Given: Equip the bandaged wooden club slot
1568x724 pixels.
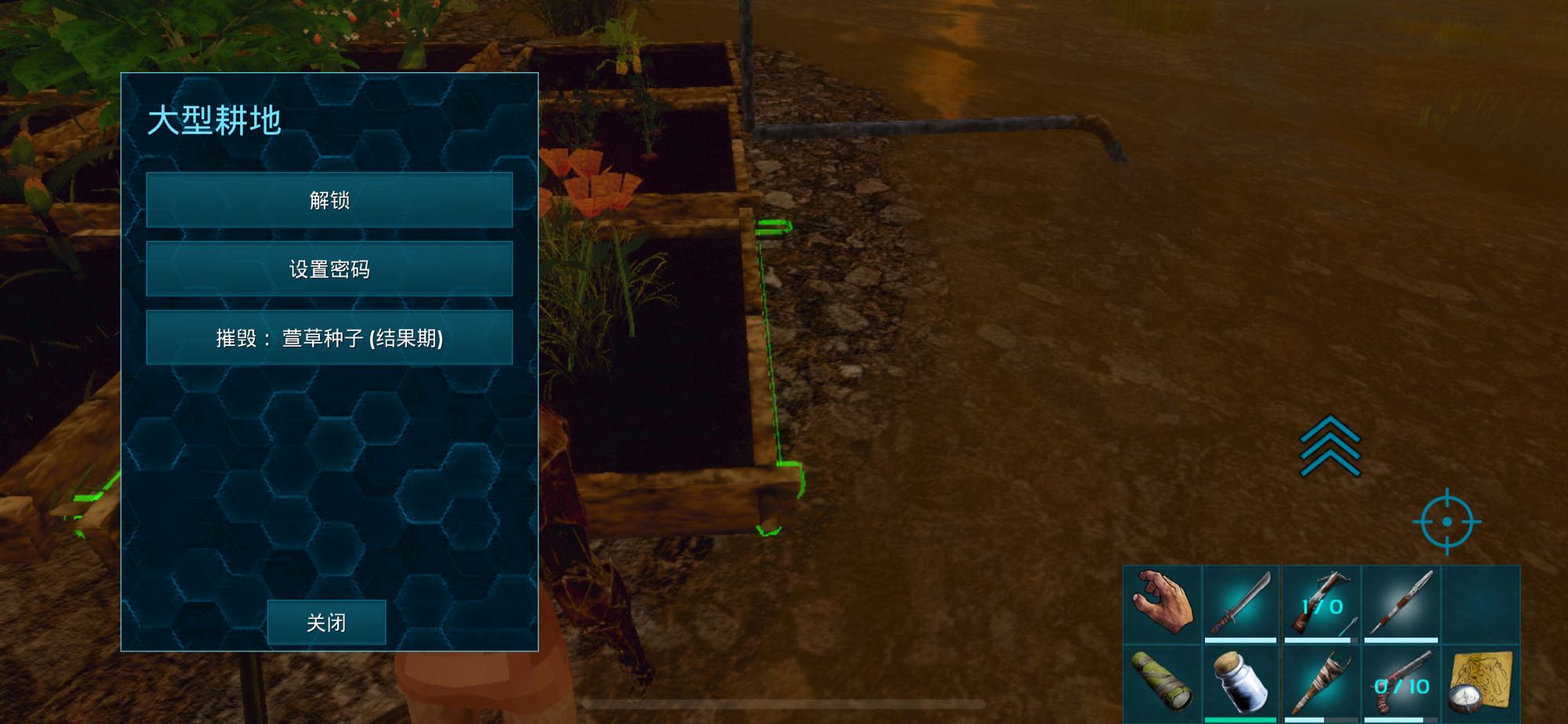Looking at the screenshot, I should (x=1321, y=682).
